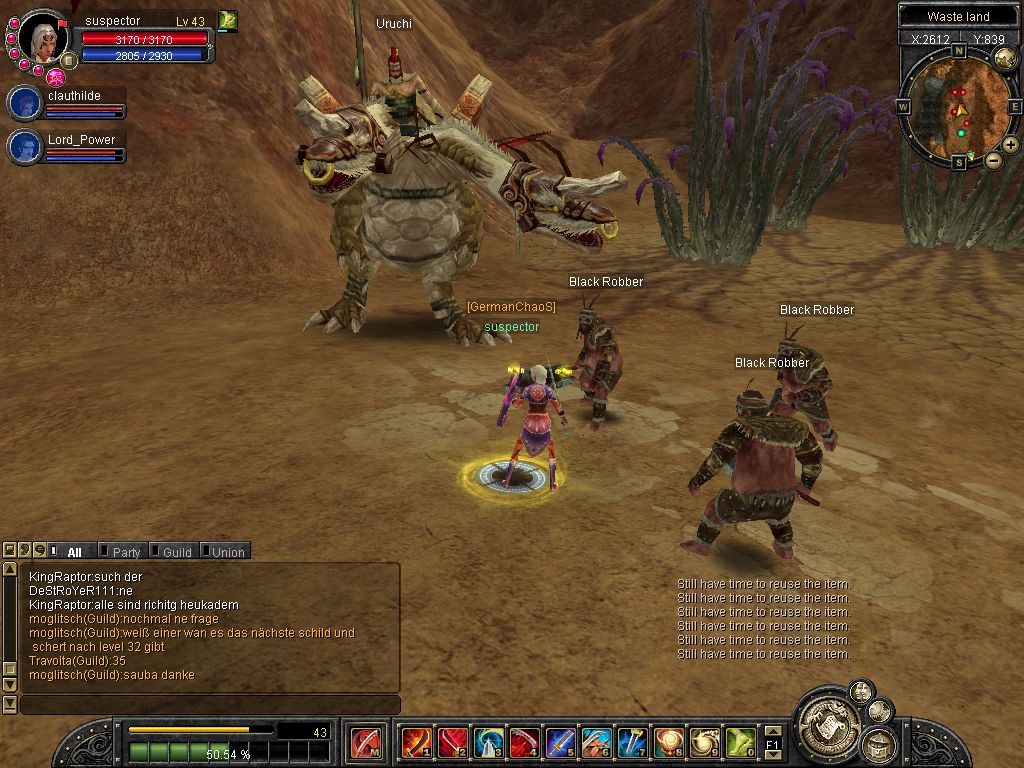Open the world map globe button
The width and height of the screenshot is (1024, 768).
point(1005,58)
